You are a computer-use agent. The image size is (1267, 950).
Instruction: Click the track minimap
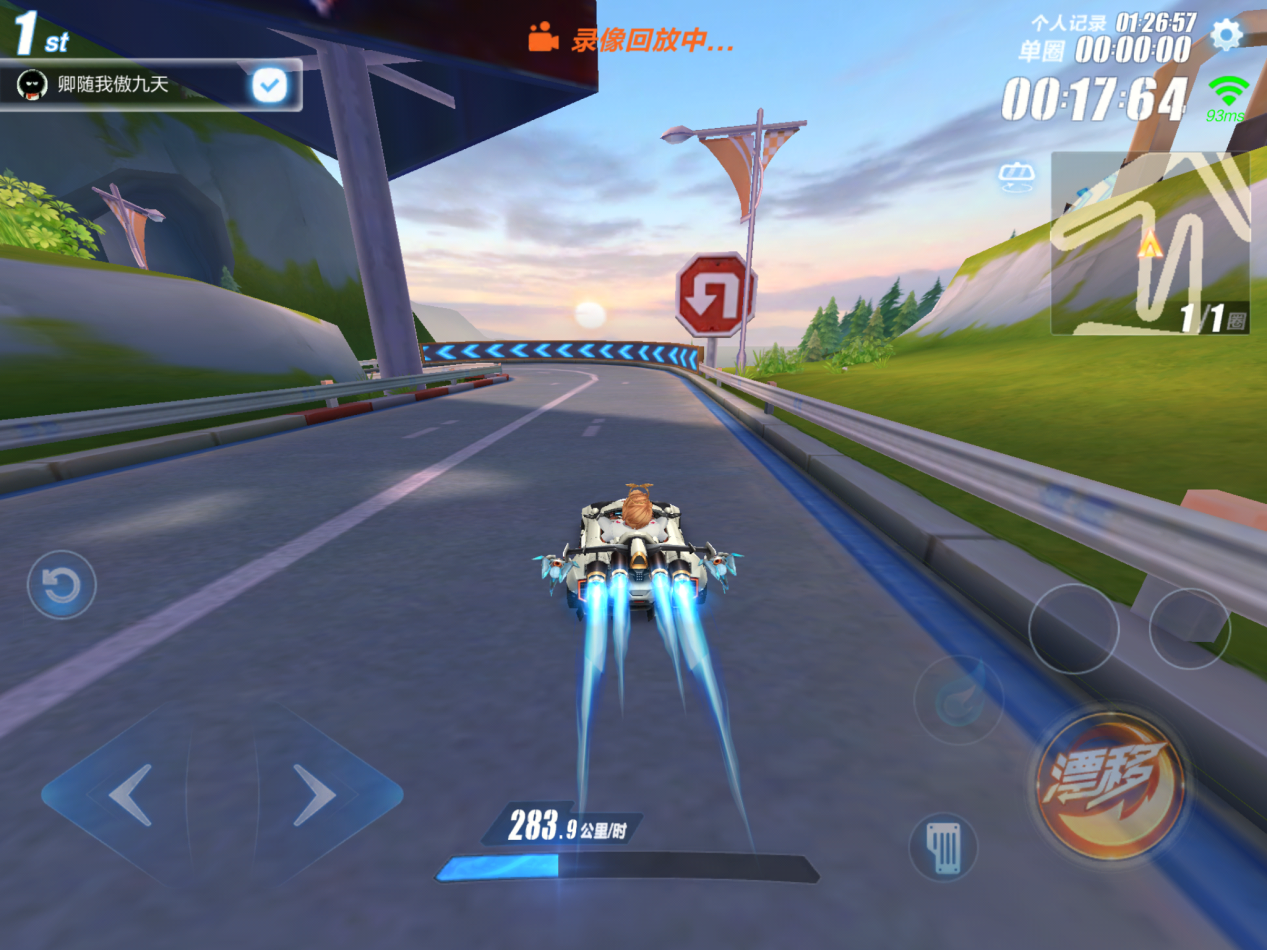coord(1149,243)
